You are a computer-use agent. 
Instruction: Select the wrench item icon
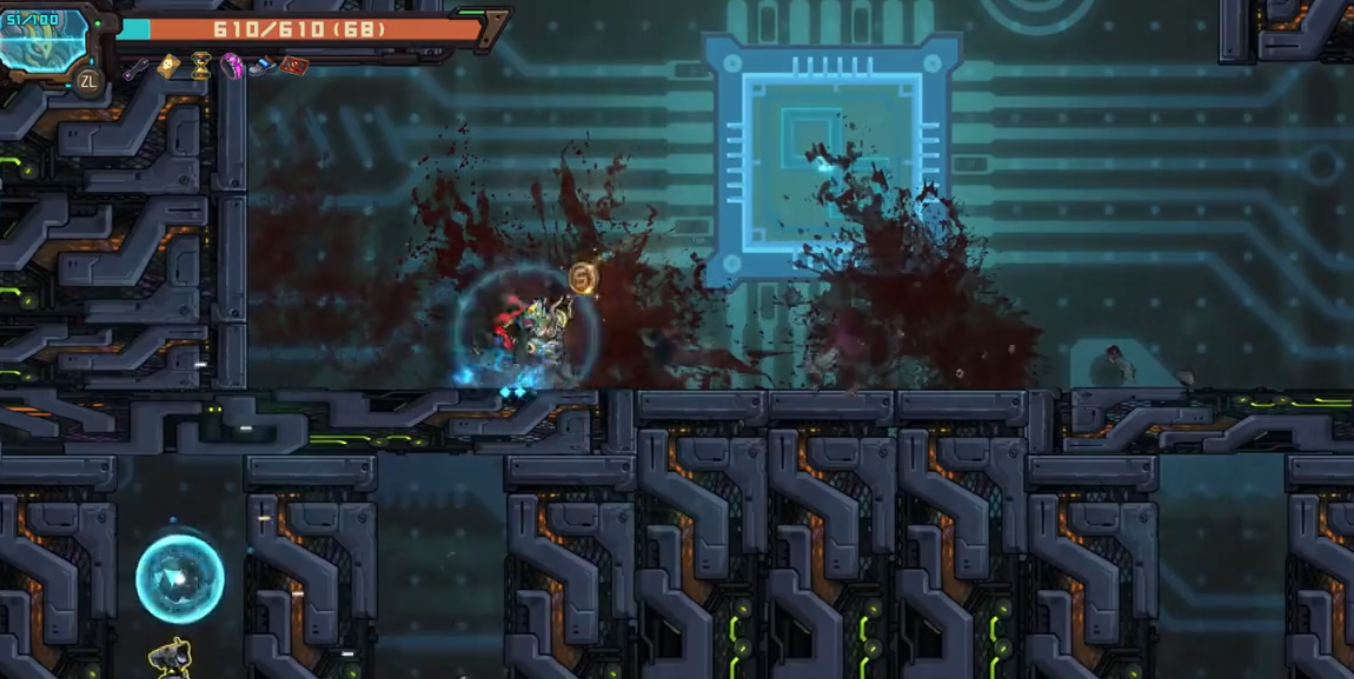[137, 67]
